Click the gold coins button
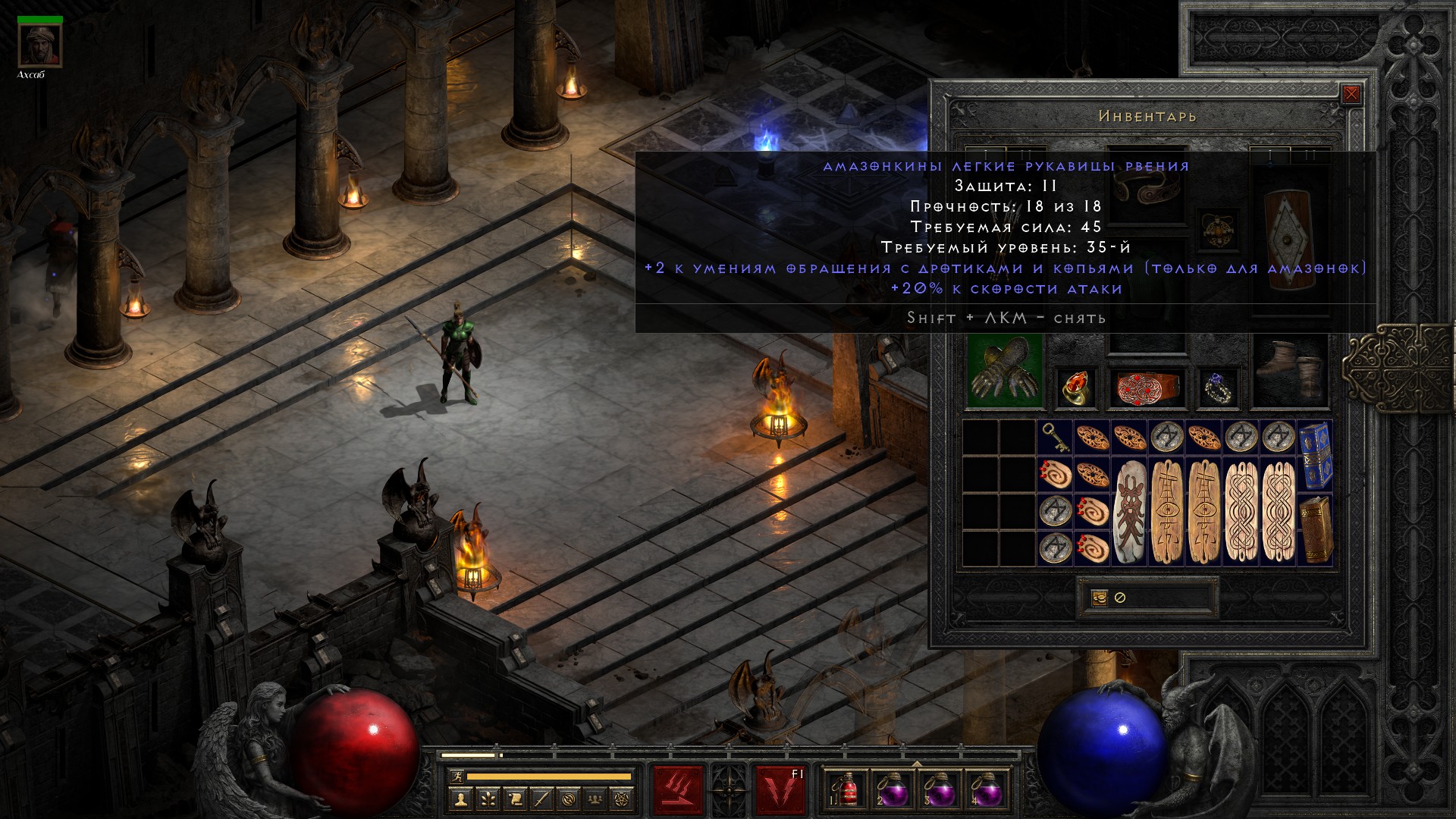 point(1099,598)
